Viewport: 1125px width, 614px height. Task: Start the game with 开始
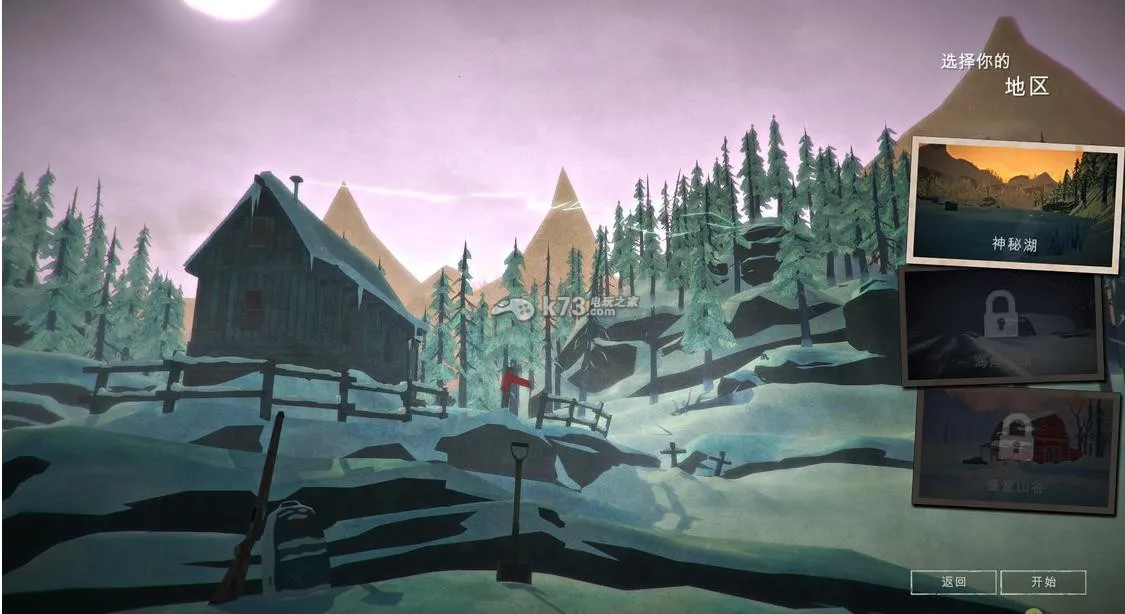1043,582
